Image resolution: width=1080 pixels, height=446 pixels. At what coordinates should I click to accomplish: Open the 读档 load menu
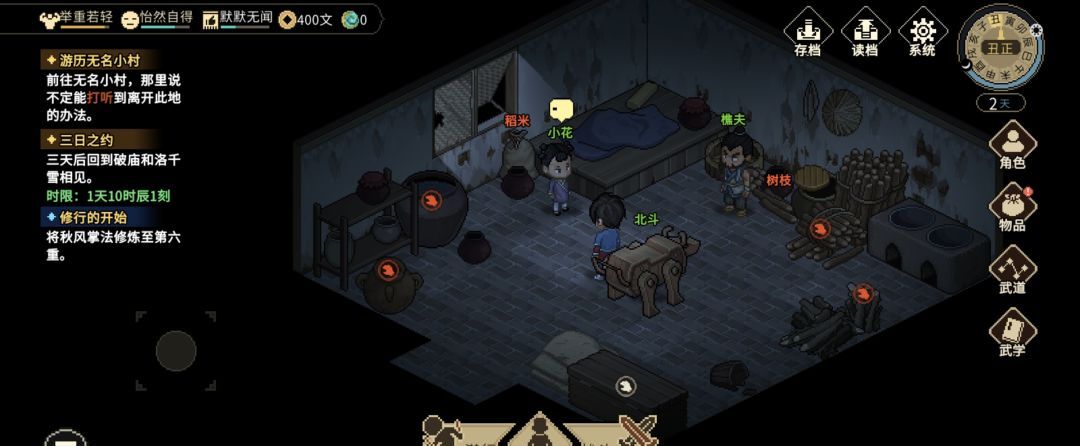tap(865, 33)
